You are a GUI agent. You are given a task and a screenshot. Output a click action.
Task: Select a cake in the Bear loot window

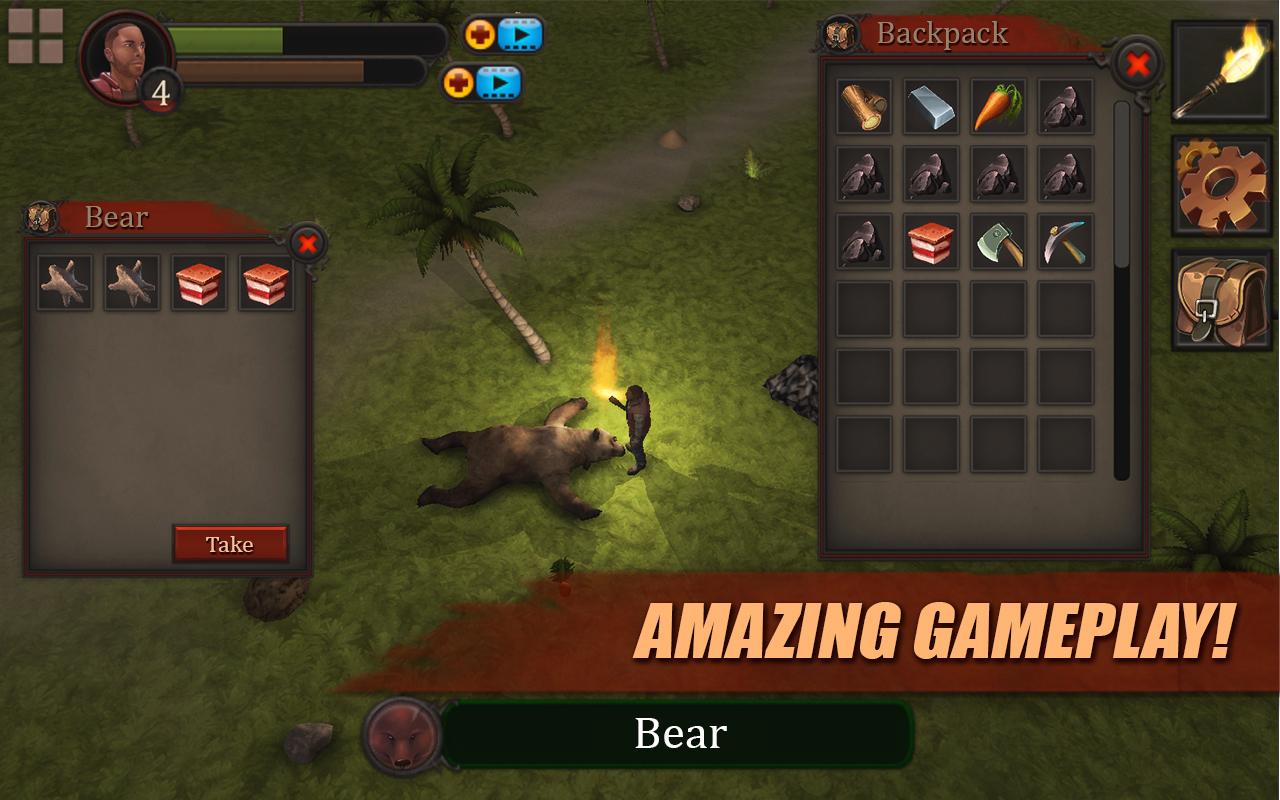tap(201, 282)
